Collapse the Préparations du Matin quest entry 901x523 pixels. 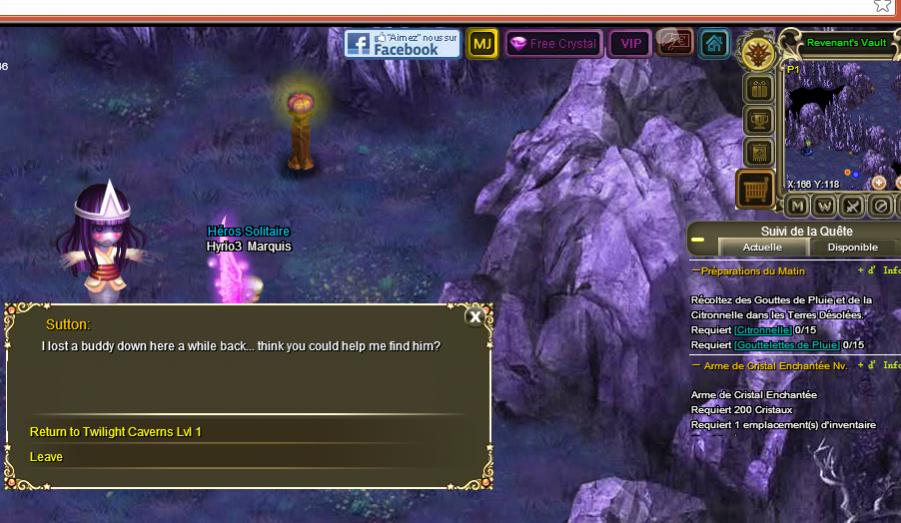[695, 270]
